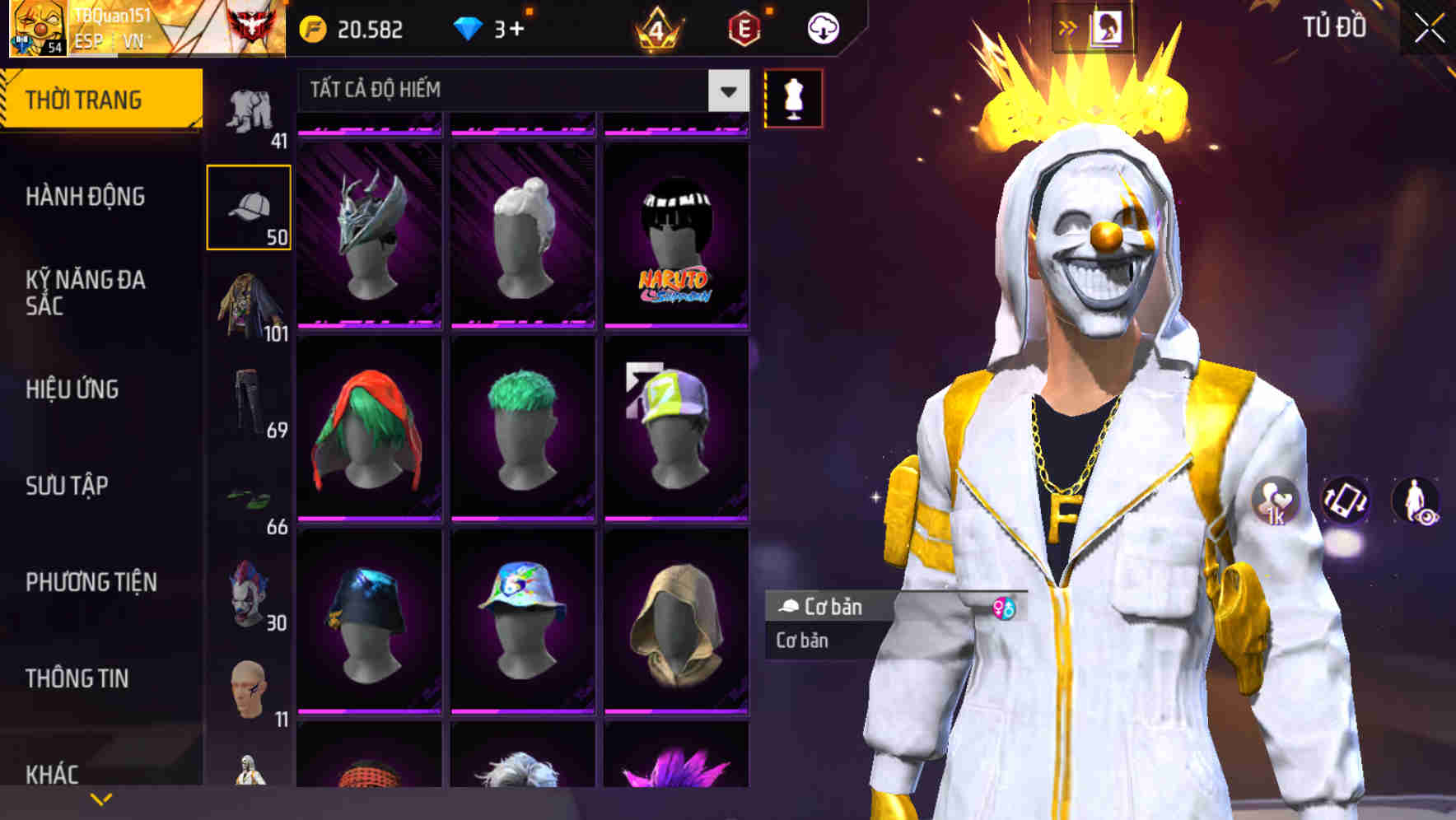The width and height of the screenshot is (1456, 820).
Task: Toggle the character rotation control
Action: click(1346, 502)
